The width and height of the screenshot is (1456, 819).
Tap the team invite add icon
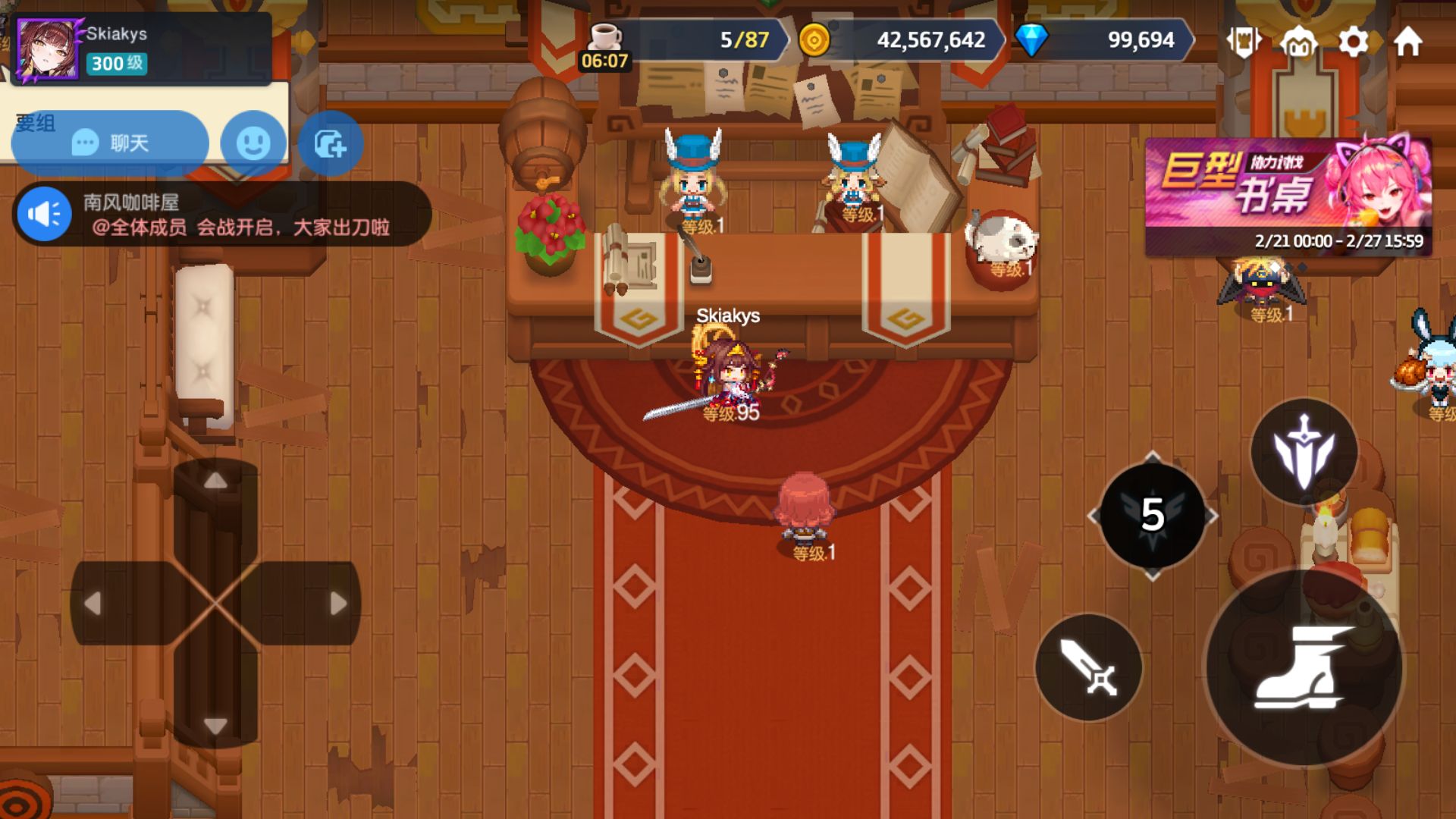(330, 142)
